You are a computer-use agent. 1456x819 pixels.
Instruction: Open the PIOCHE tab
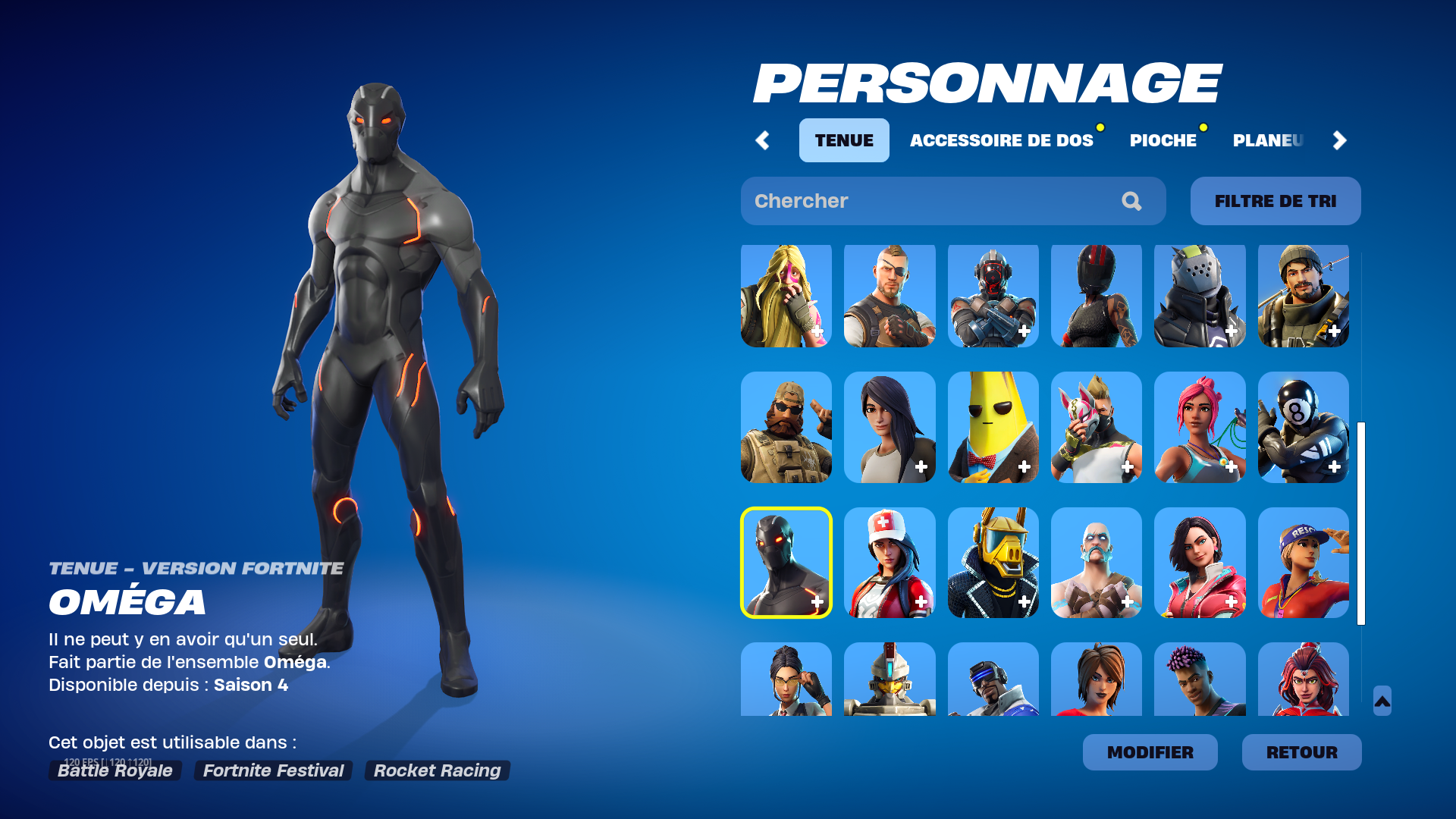(x=1163, y=140)
